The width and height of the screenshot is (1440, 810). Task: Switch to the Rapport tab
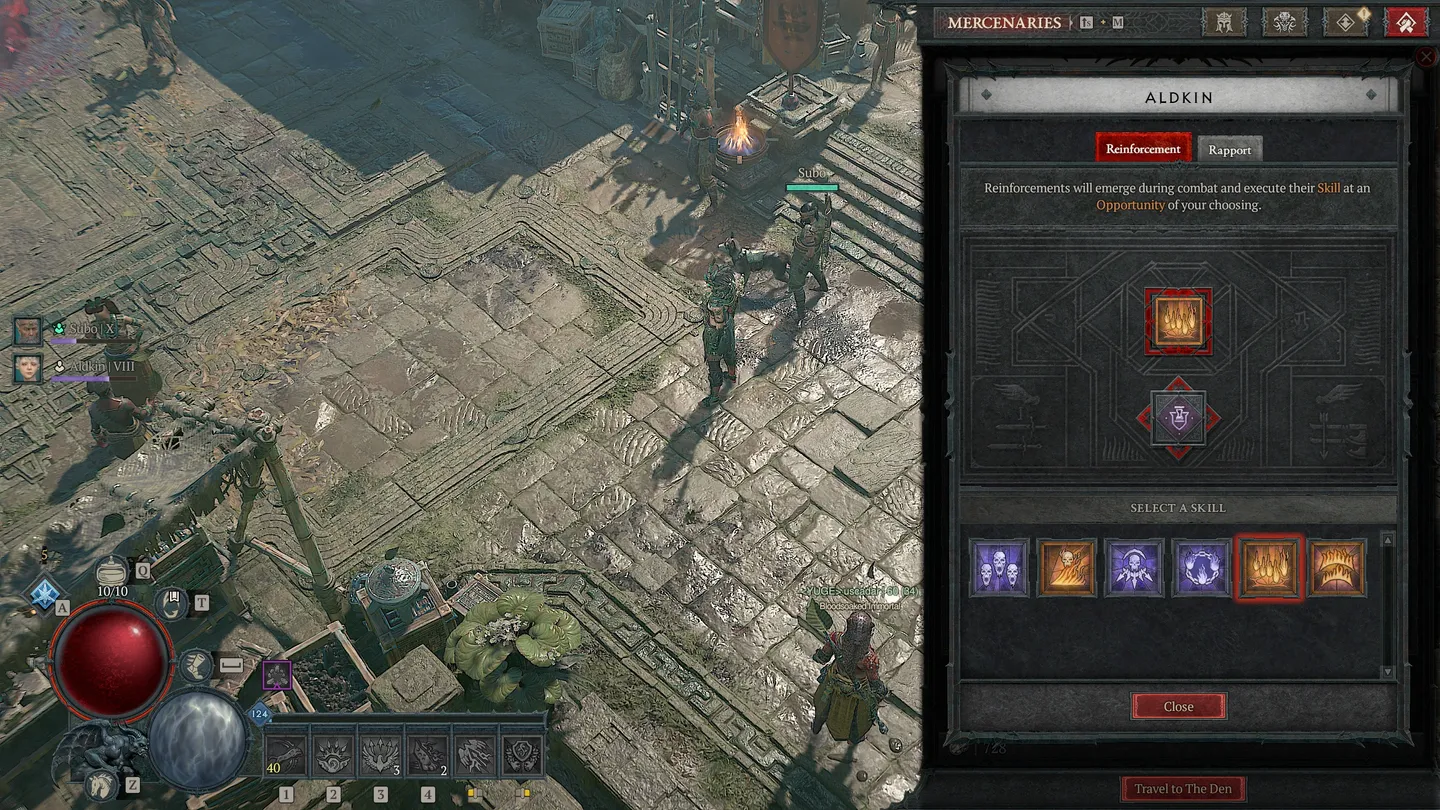[x=1229, y=149]
